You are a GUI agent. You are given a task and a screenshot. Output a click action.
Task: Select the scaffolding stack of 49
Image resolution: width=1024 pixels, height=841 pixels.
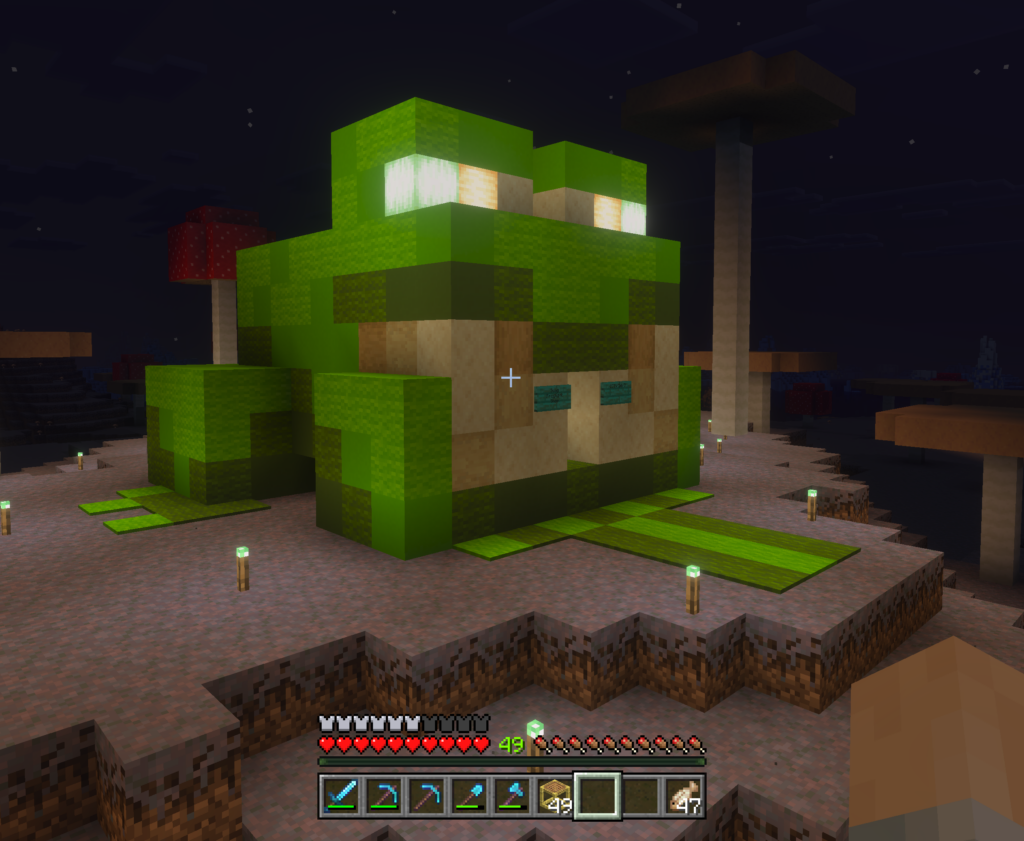(554, 796)
